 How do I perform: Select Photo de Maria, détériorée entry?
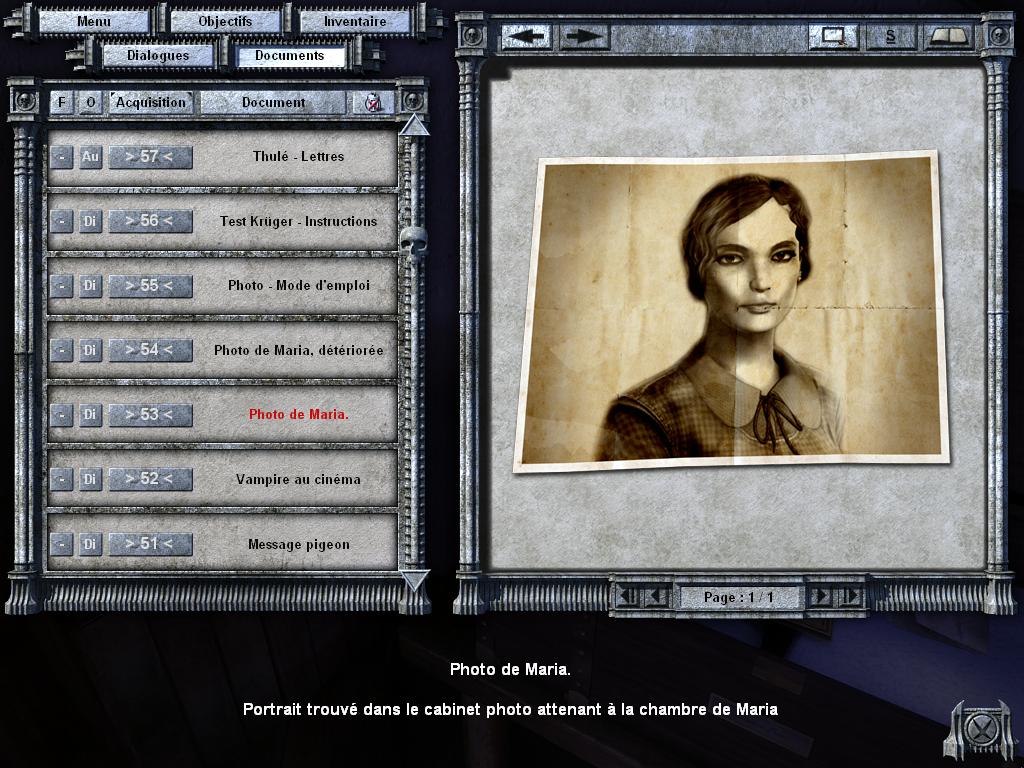coord(298,350)
